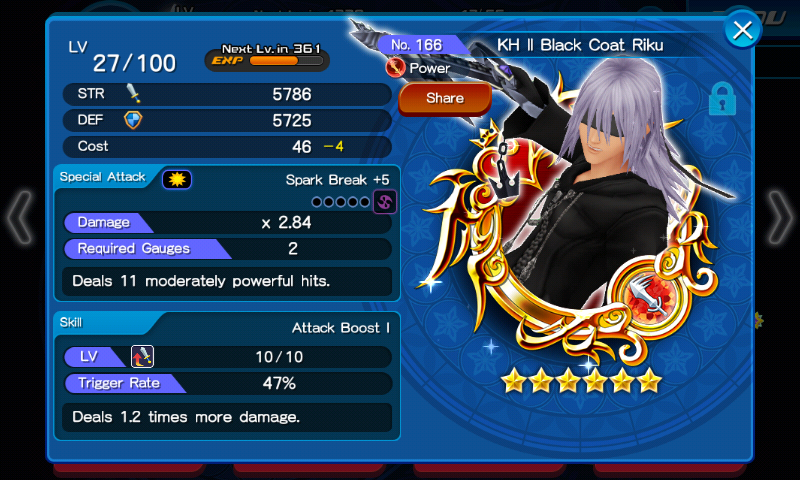Screen dimensions: 800x480
Task: Select the Spark Break special attack icon
Action: (x=177, y=179)
